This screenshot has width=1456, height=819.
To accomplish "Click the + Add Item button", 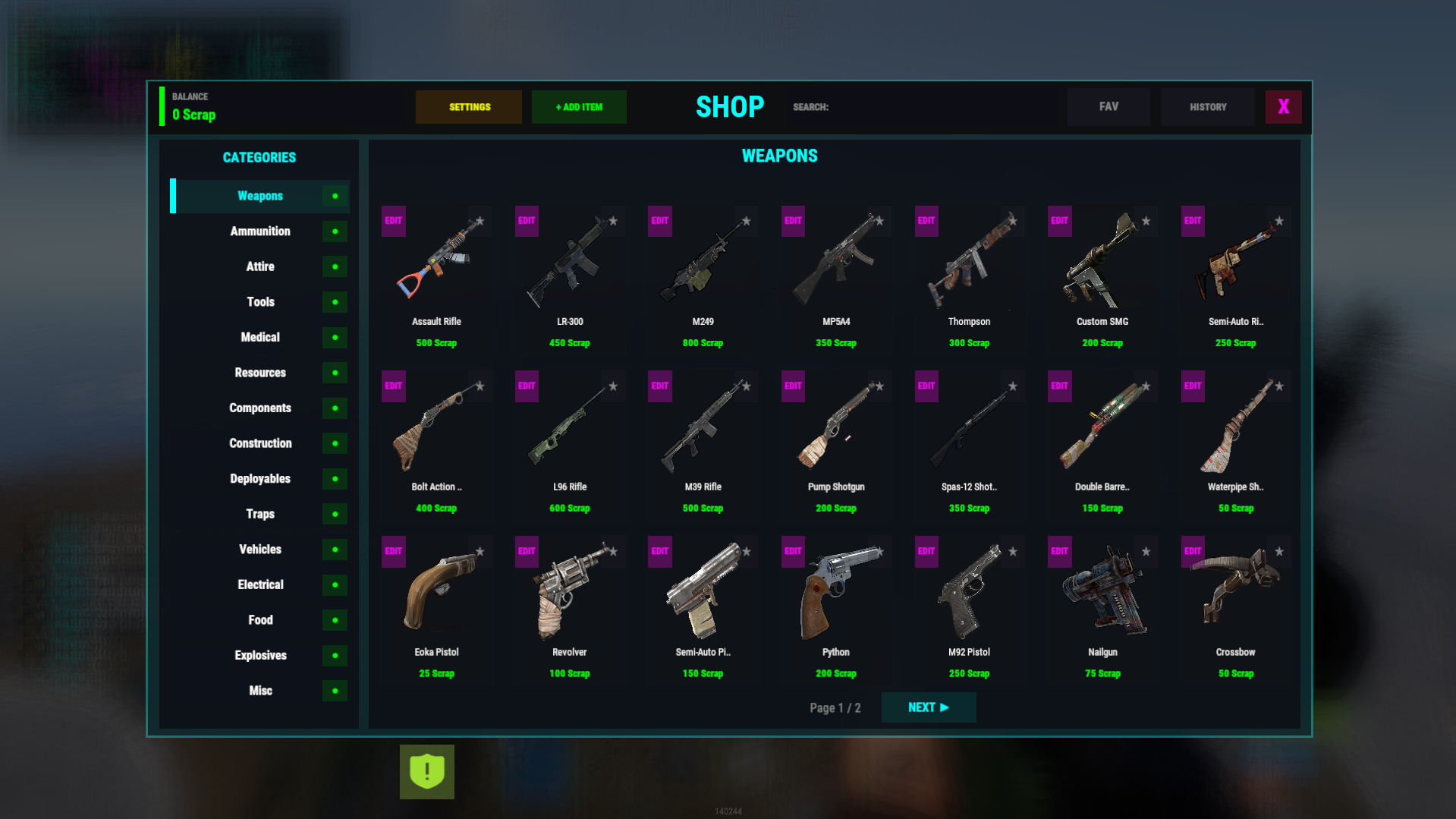I will pos(579,107).
